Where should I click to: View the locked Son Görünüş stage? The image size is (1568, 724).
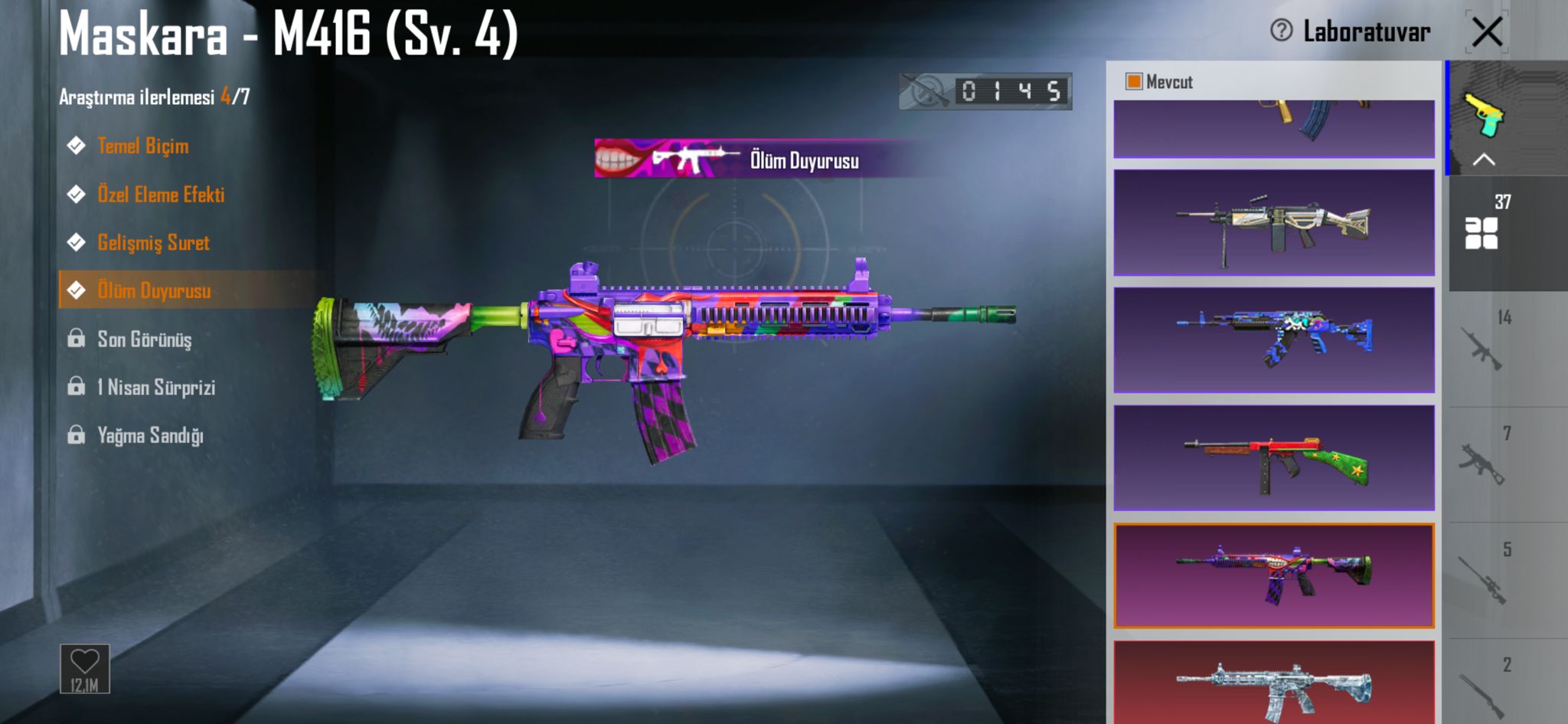(144, 339)
